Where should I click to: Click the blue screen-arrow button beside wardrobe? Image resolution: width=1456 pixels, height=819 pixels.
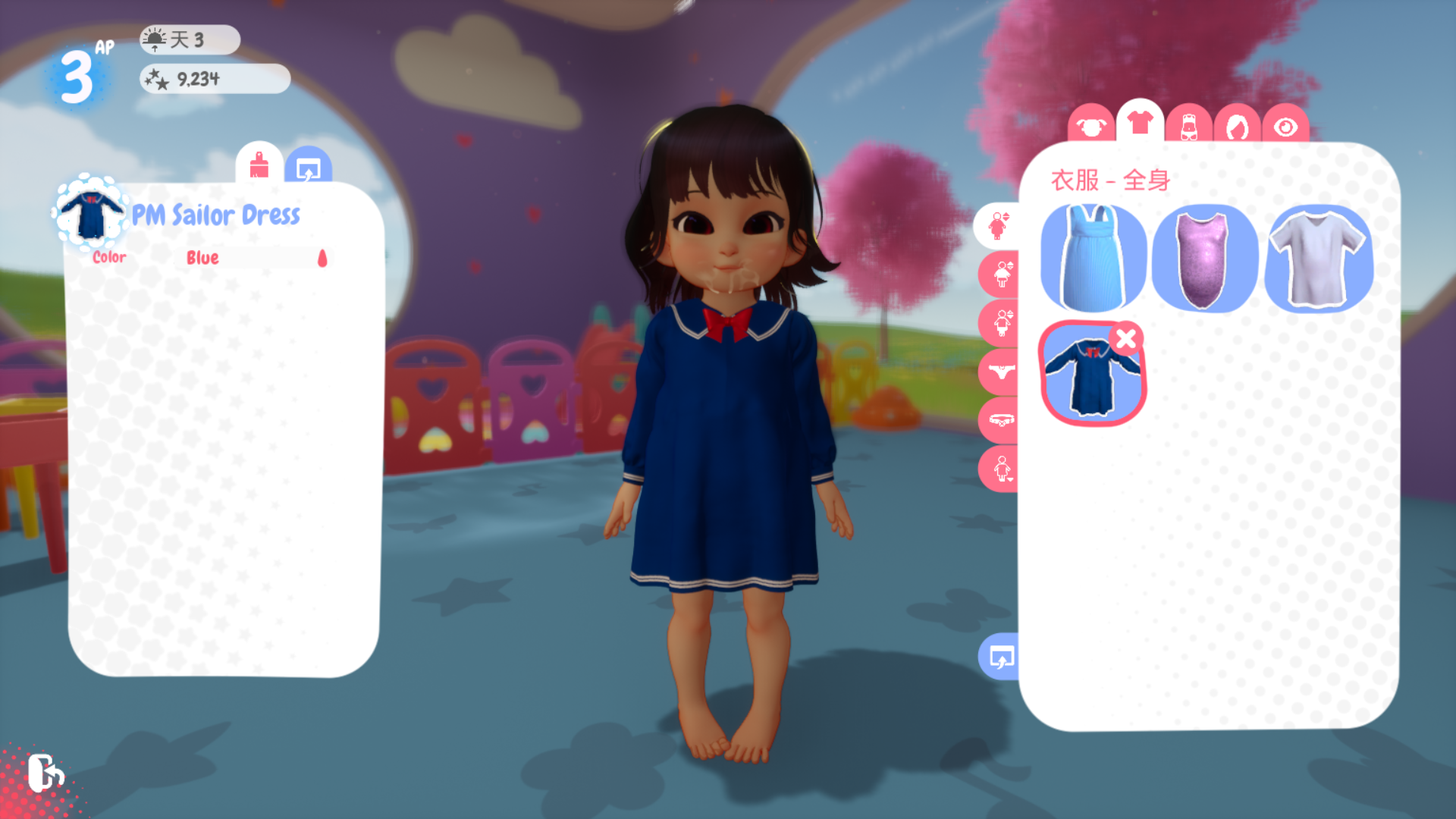coord(1001,657)
